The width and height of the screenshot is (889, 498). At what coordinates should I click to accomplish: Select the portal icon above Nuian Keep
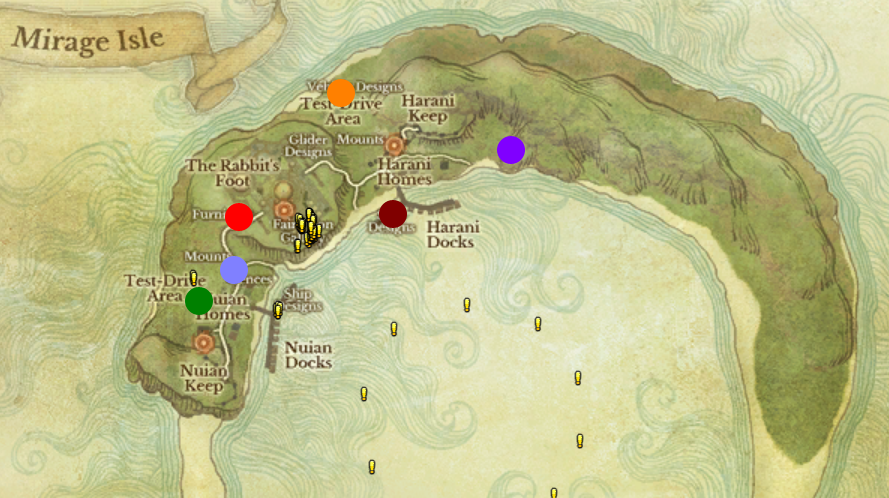click(204, 343)
